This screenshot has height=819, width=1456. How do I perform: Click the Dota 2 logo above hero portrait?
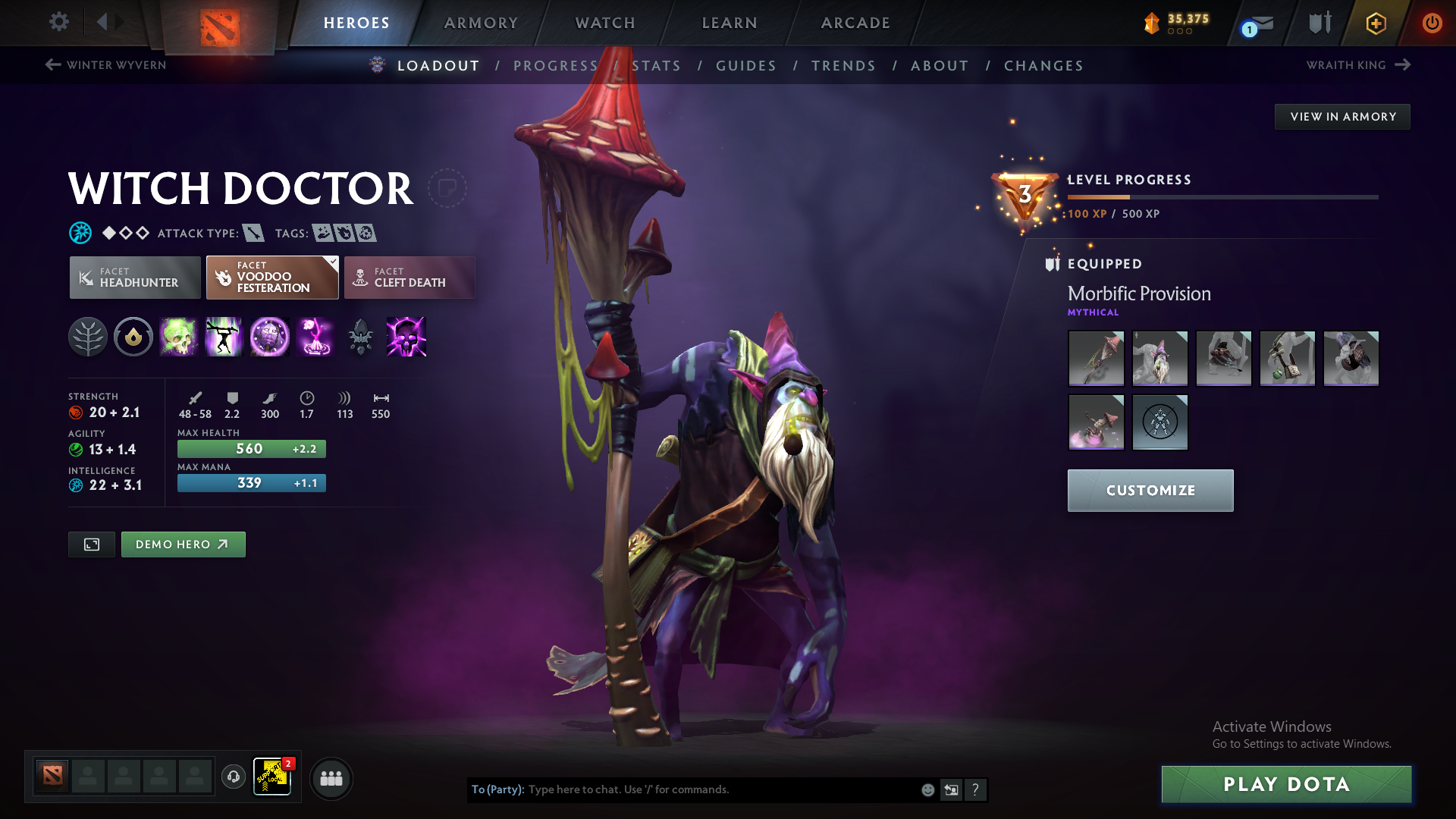(x=218, y=24)
